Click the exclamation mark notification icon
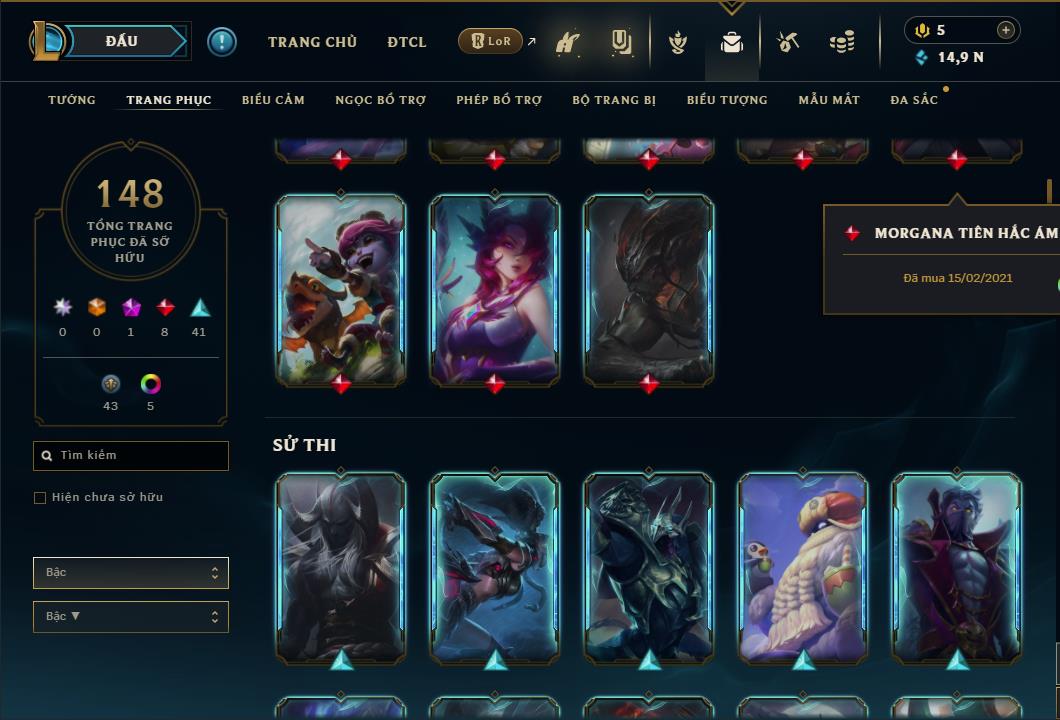This screenshot has width=1060, height=720. click(x=222, y=41)
